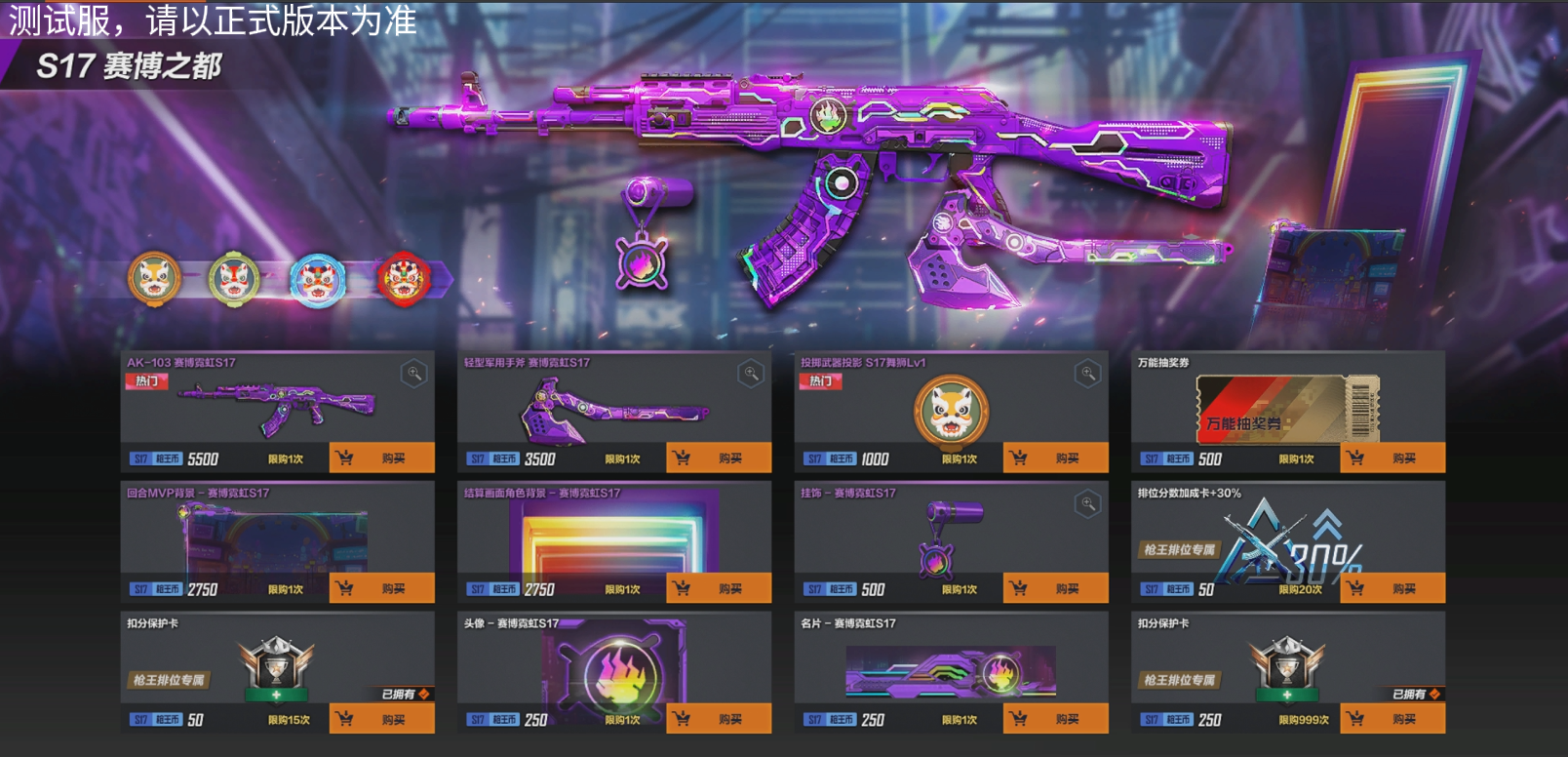Buy the 50-coin 扣分保护卡
Image resolution: width=1568 pixels, height=757 pixels.
(x=381, y=719)
